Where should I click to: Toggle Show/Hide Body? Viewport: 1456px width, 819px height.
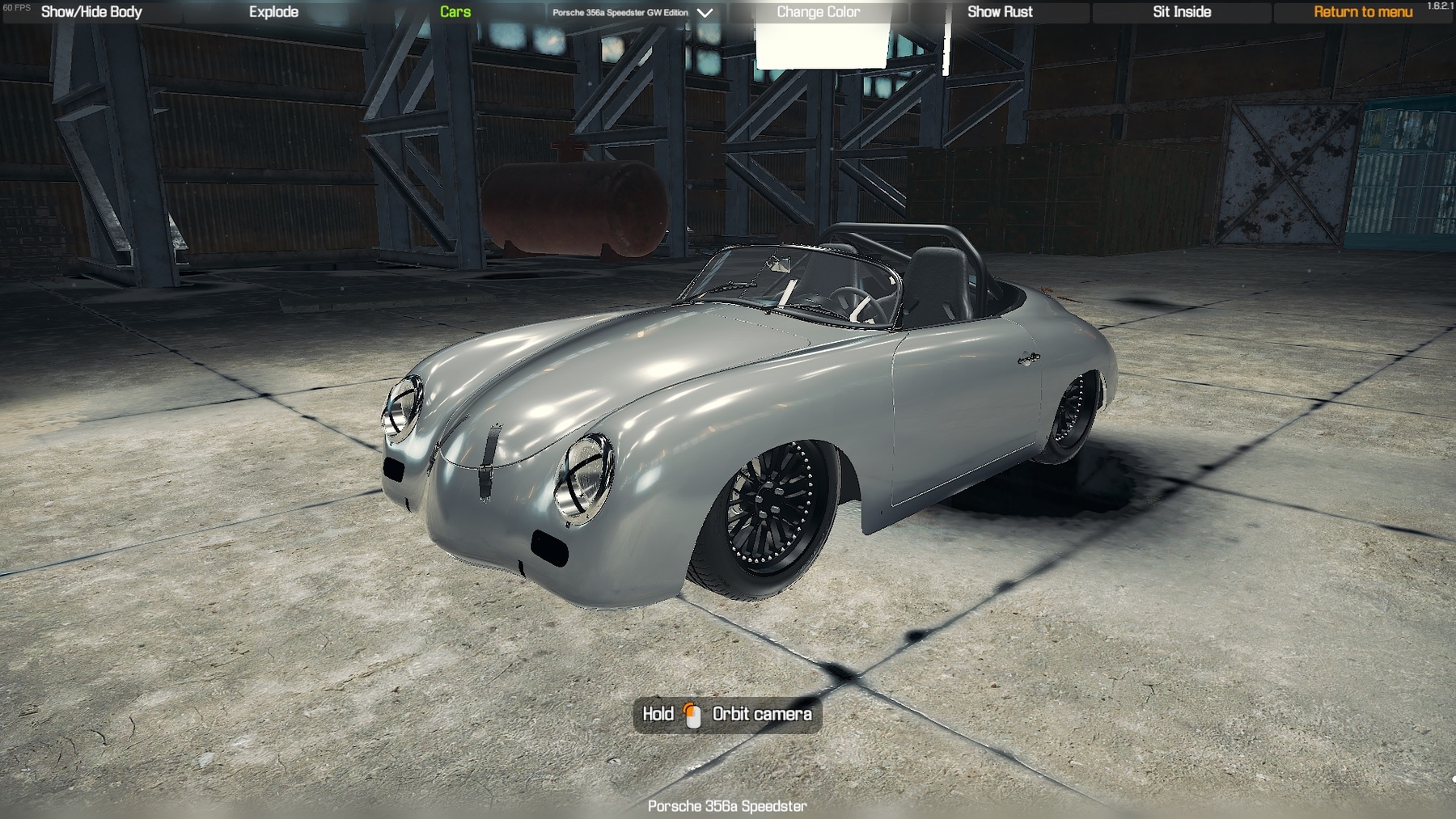(91, 12)
